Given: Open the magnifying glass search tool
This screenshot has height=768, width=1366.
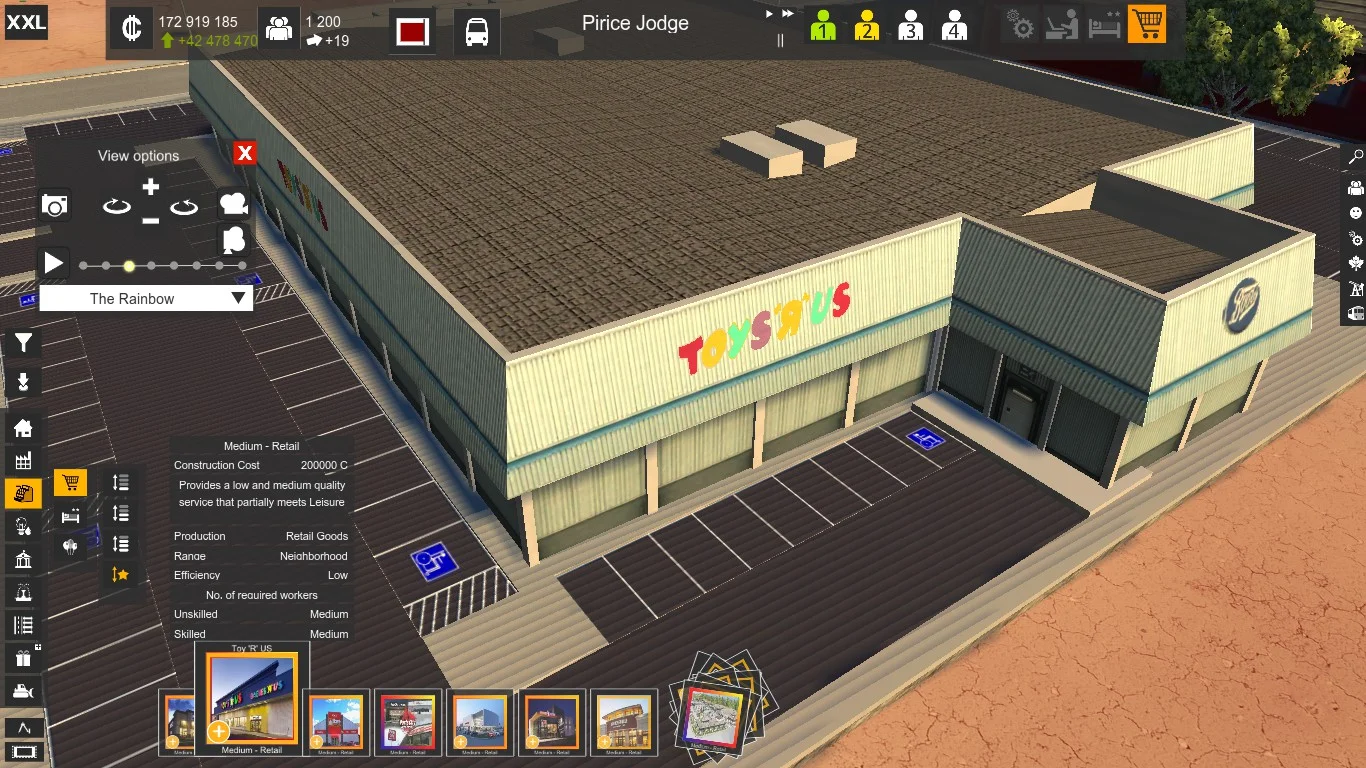Looking at the screenshot, I should pyautogui.click(x=1356, y=158).
